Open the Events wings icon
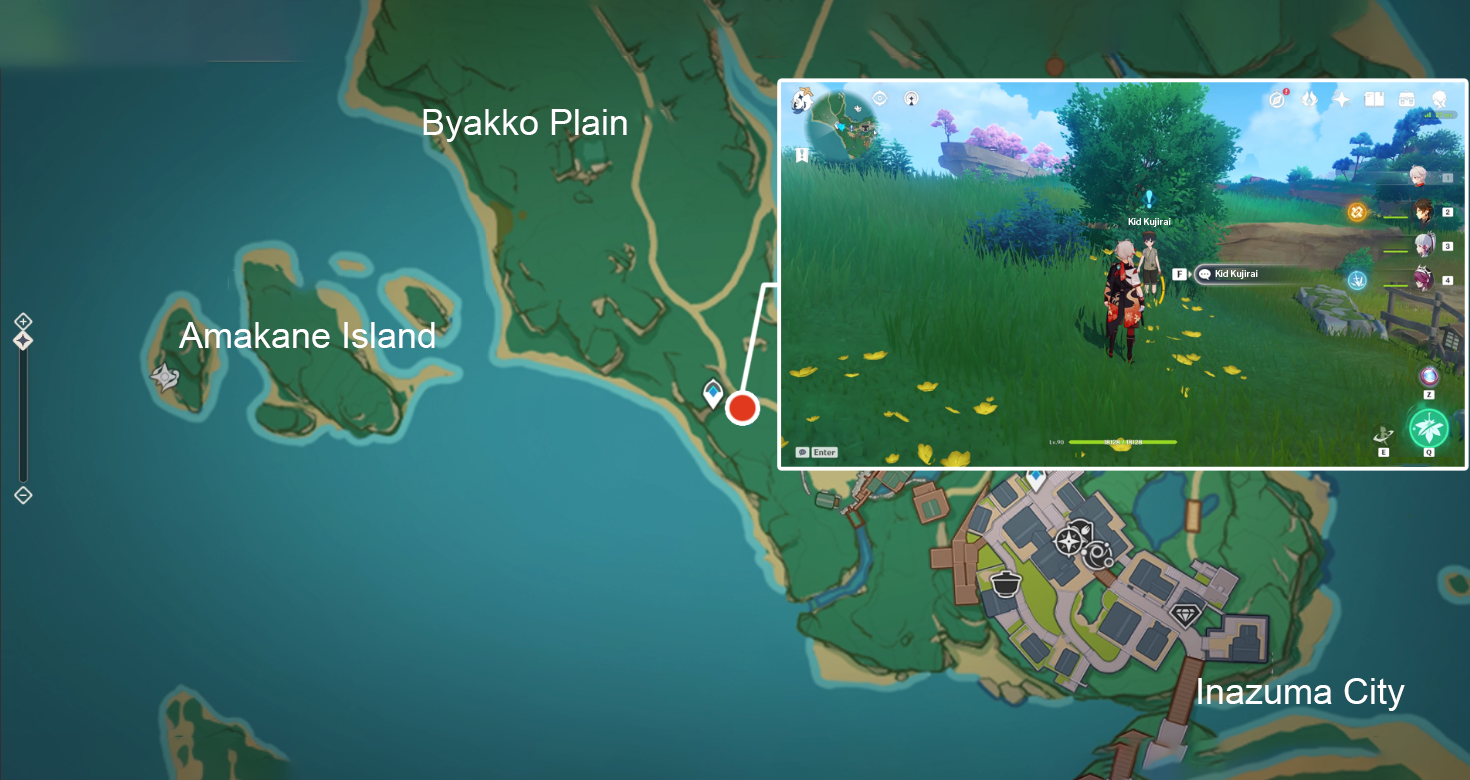Image resolution: width=1470 pixels, height=780 pixels. (x=1309, y=98)
